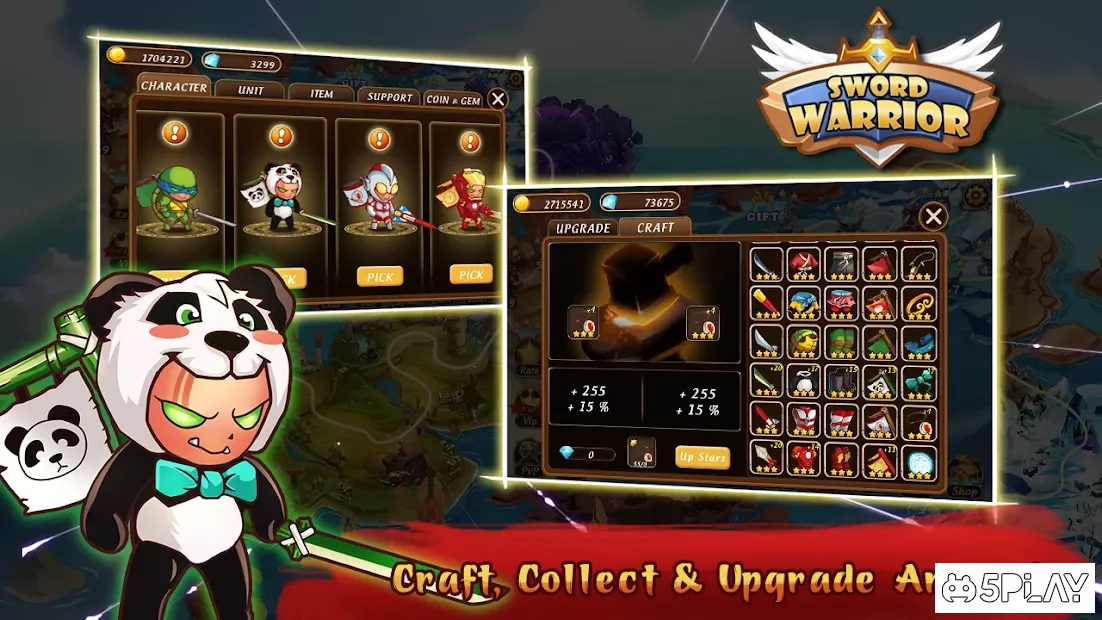Choose the golden swirl ring item
This screenshot has height=620, width=1102.
[x=918, y=303]
